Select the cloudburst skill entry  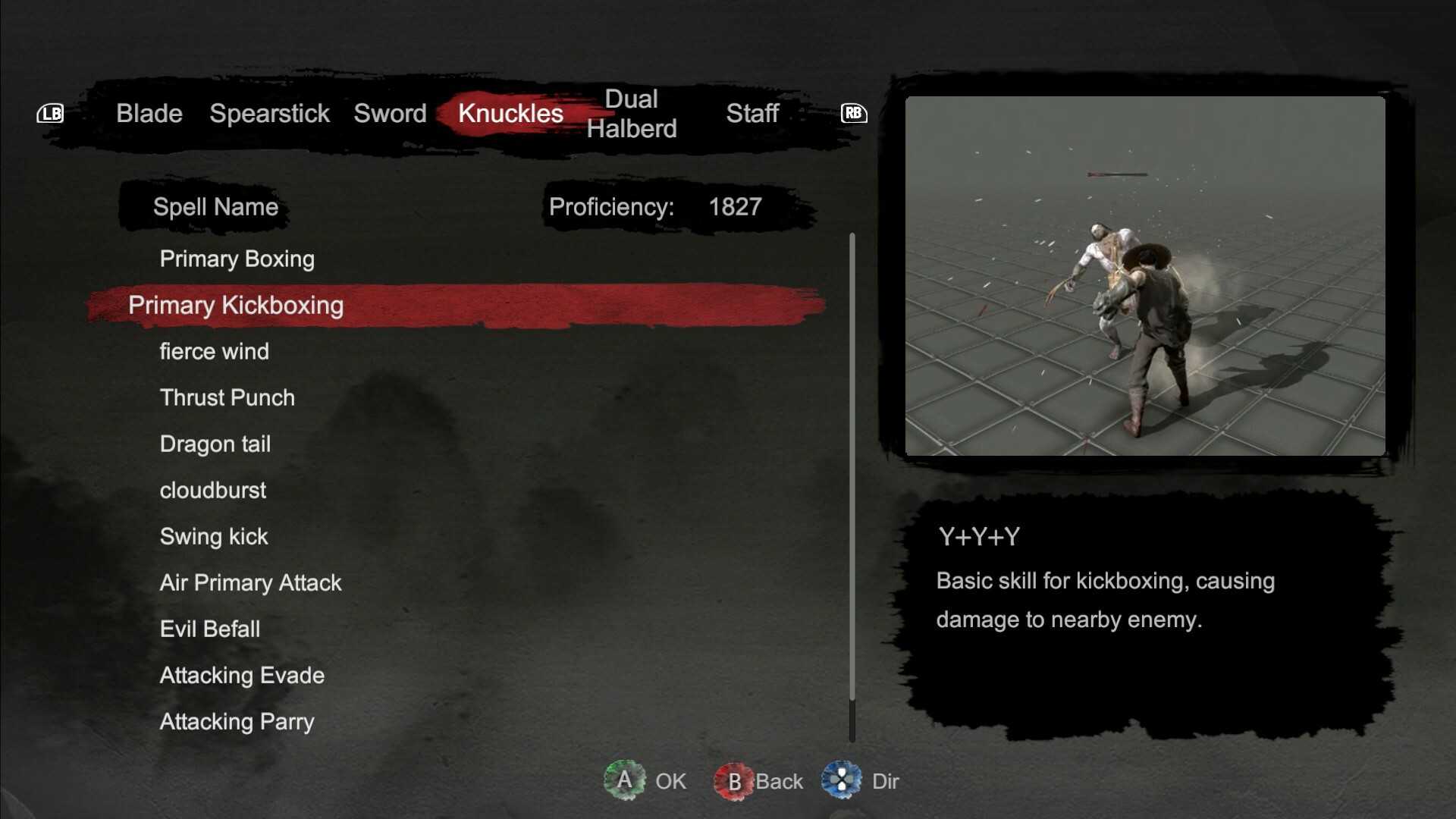[x=212, y=491]
